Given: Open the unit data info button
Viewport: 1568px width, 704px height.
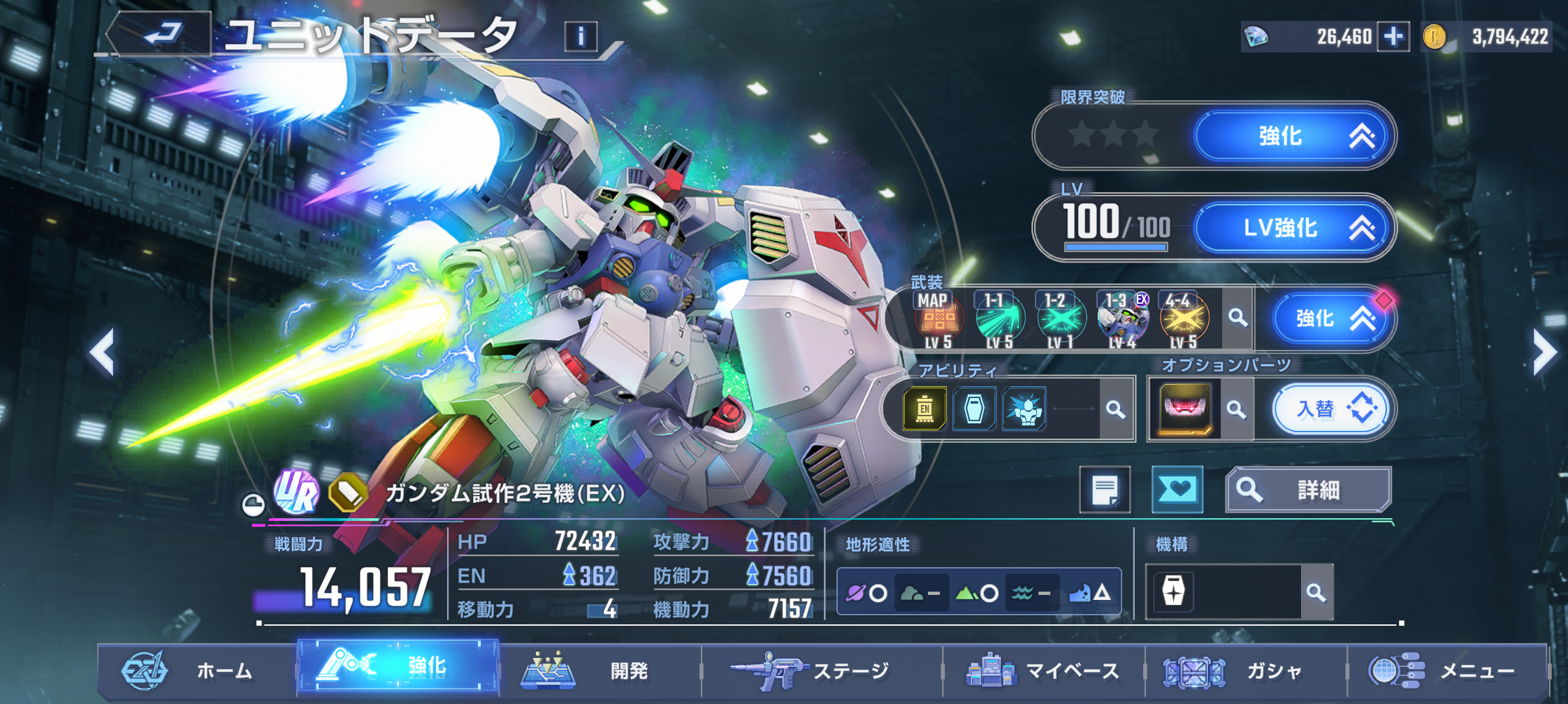Looking at the screenshot, I should coord(581,36).
